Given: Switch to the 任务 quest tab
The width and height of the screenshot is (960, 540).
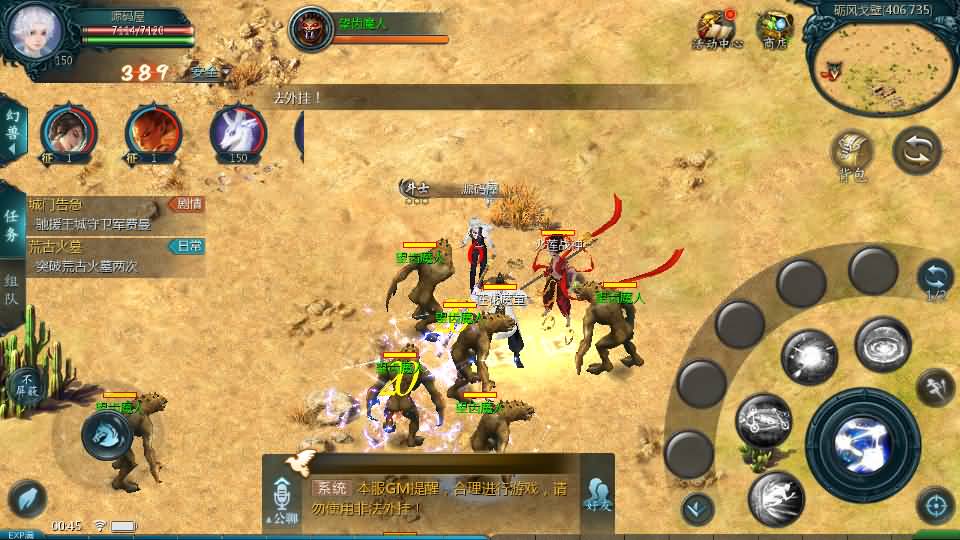Looking at the screenshot, I should point(12,225).
